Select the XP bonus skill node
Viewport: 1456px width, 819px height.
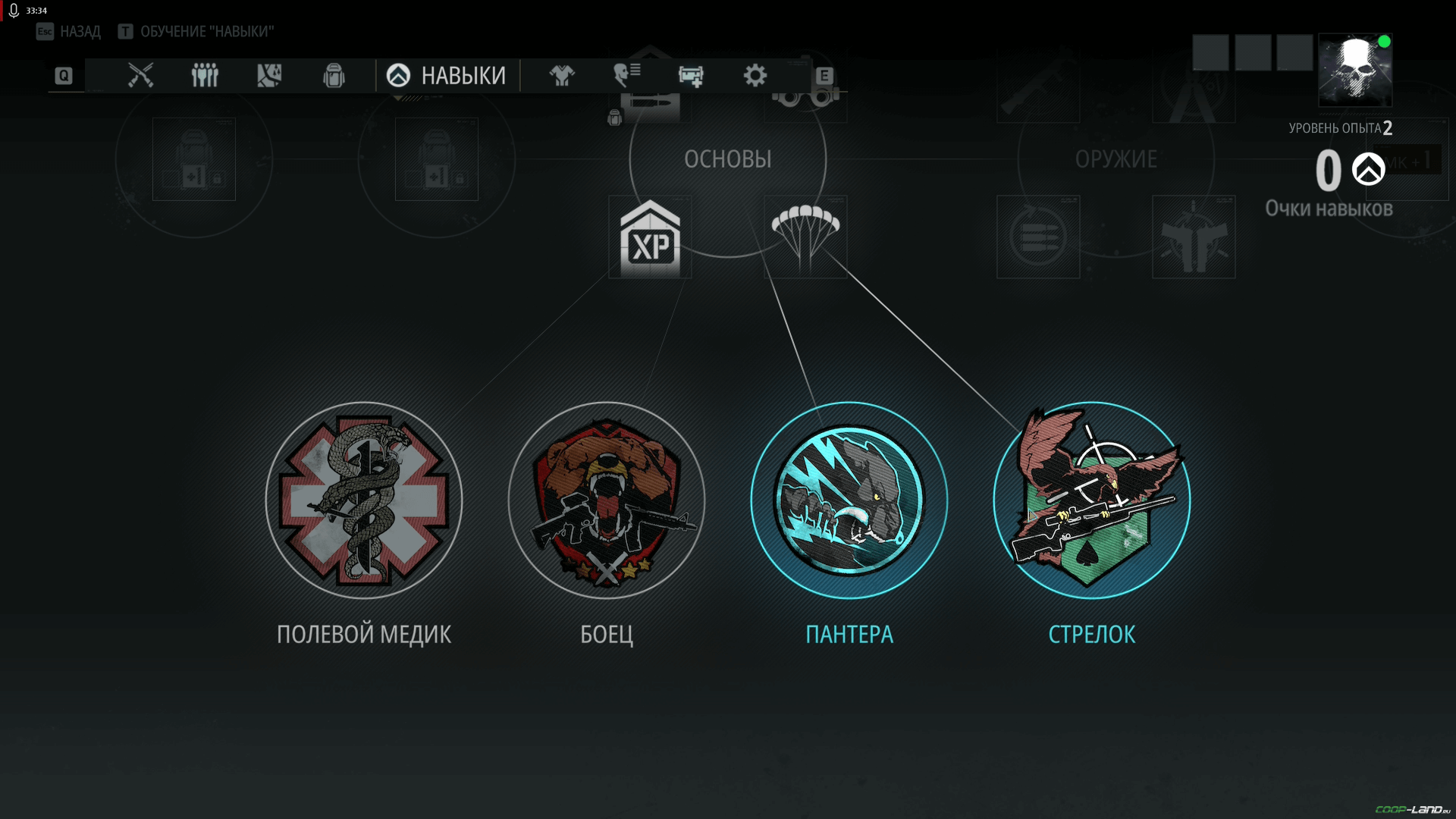650,238
